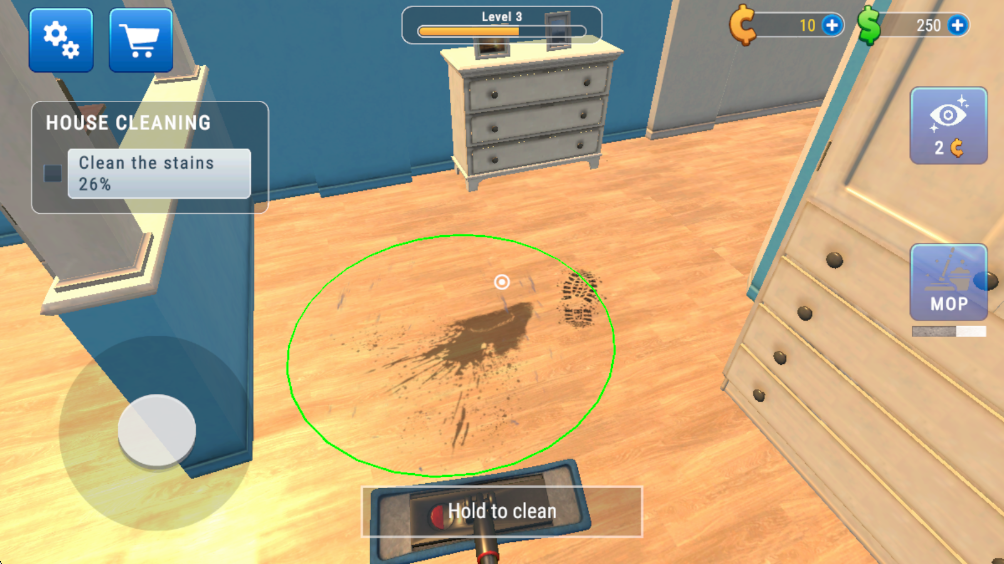This screenshot has width=1004, height=564.
Task: Open the settings gear menu
Action: click(x=60, y=40)
